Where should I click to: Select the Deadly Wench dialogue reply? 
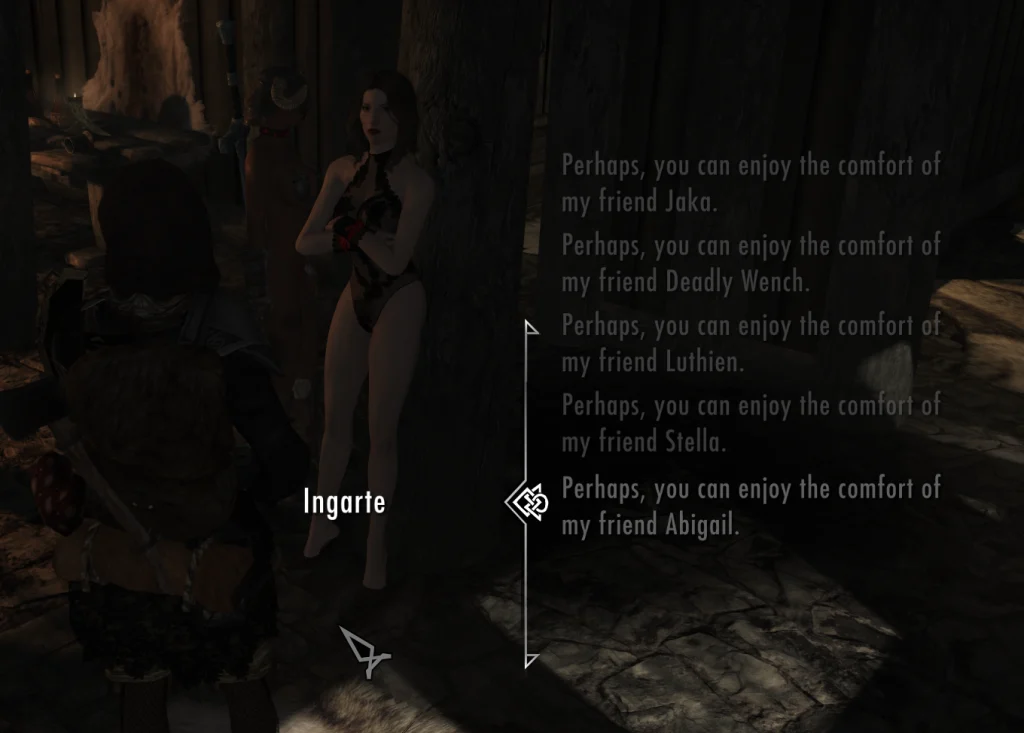click(750, 263)
